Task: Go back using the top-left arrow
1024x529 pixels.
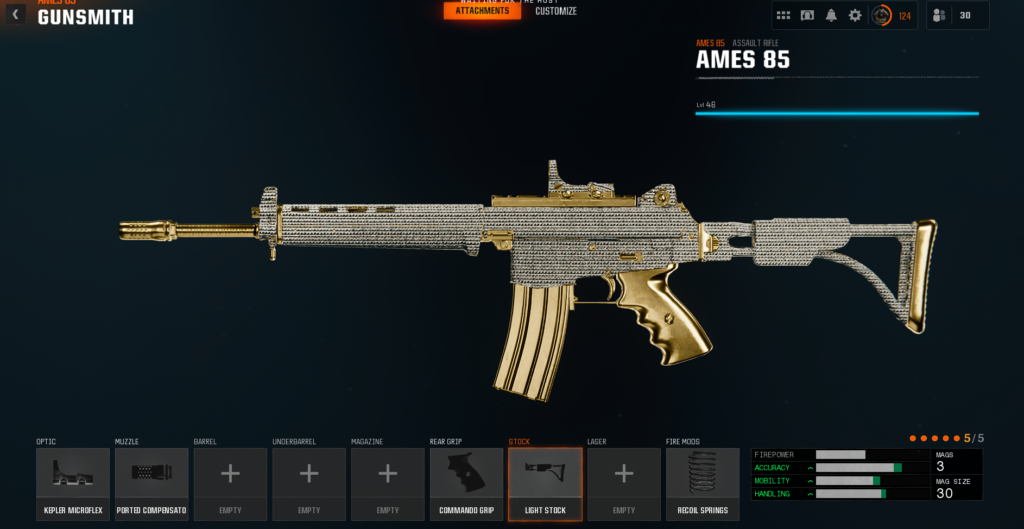Action: click(x=15, y=15)
